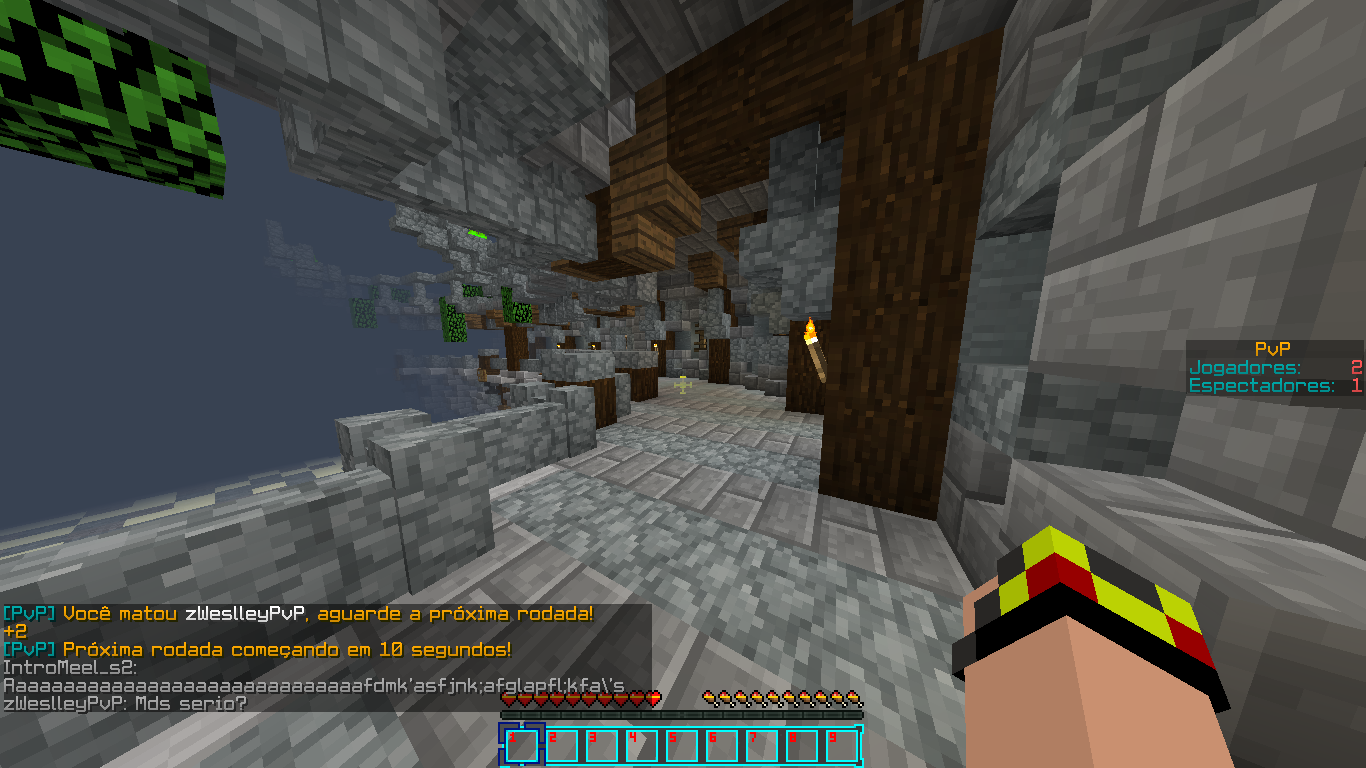1366x768 pixels.
Task: Switch to hotbar slot number 7
Action: (x=762, y=746)
